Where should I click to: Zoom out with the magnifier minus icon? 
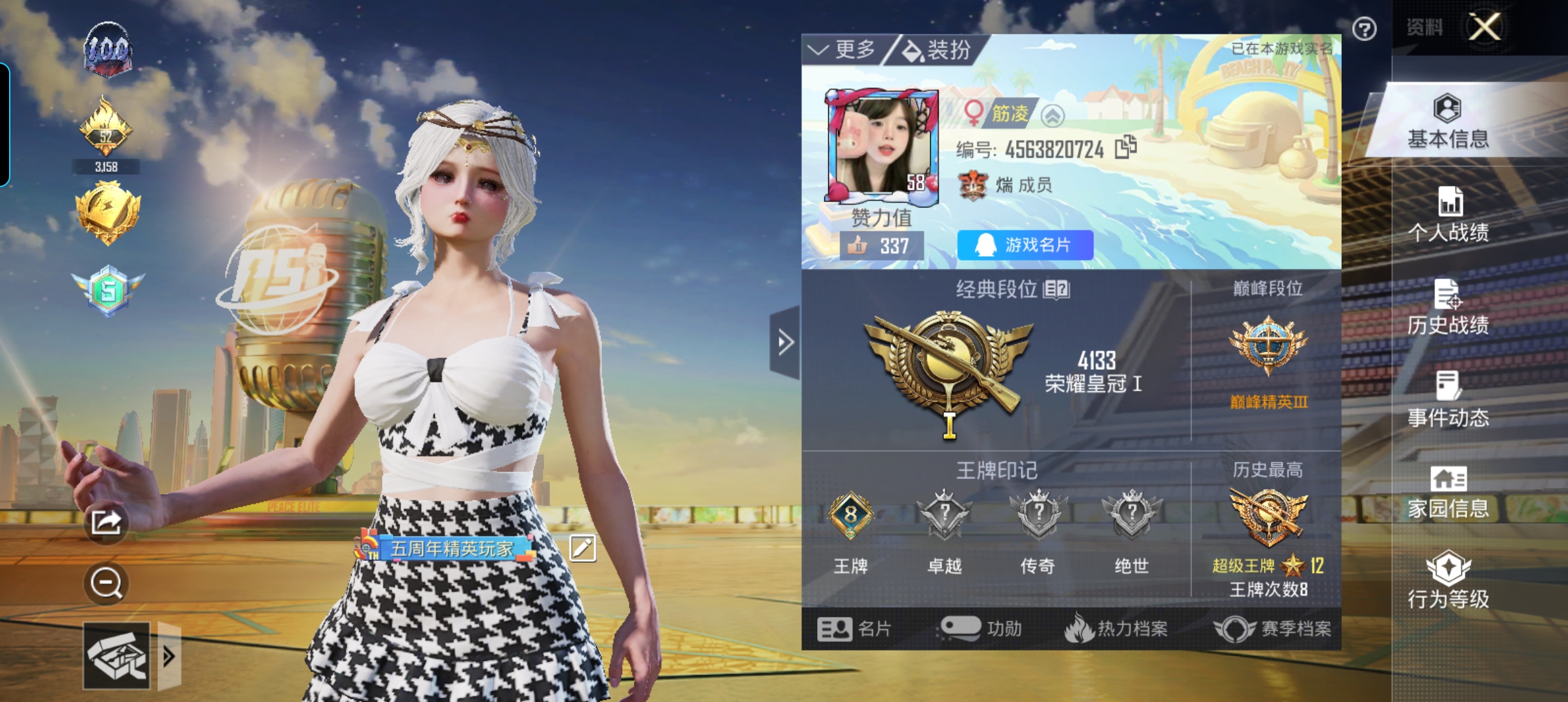pyautogui.click(x=106, y=583)
